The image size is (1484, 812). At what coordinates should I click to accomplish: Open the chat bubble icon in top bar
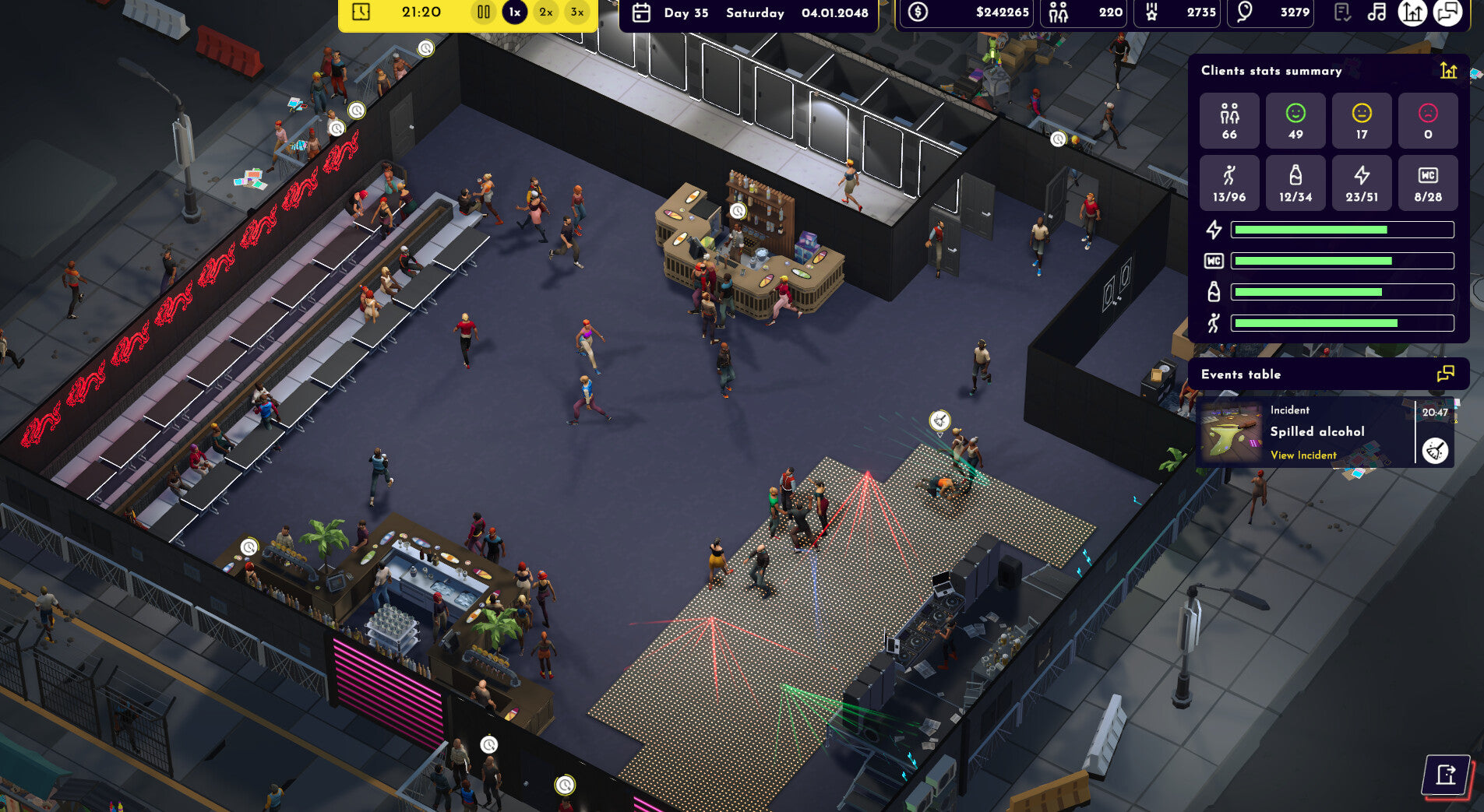[x=1448, y=13]
